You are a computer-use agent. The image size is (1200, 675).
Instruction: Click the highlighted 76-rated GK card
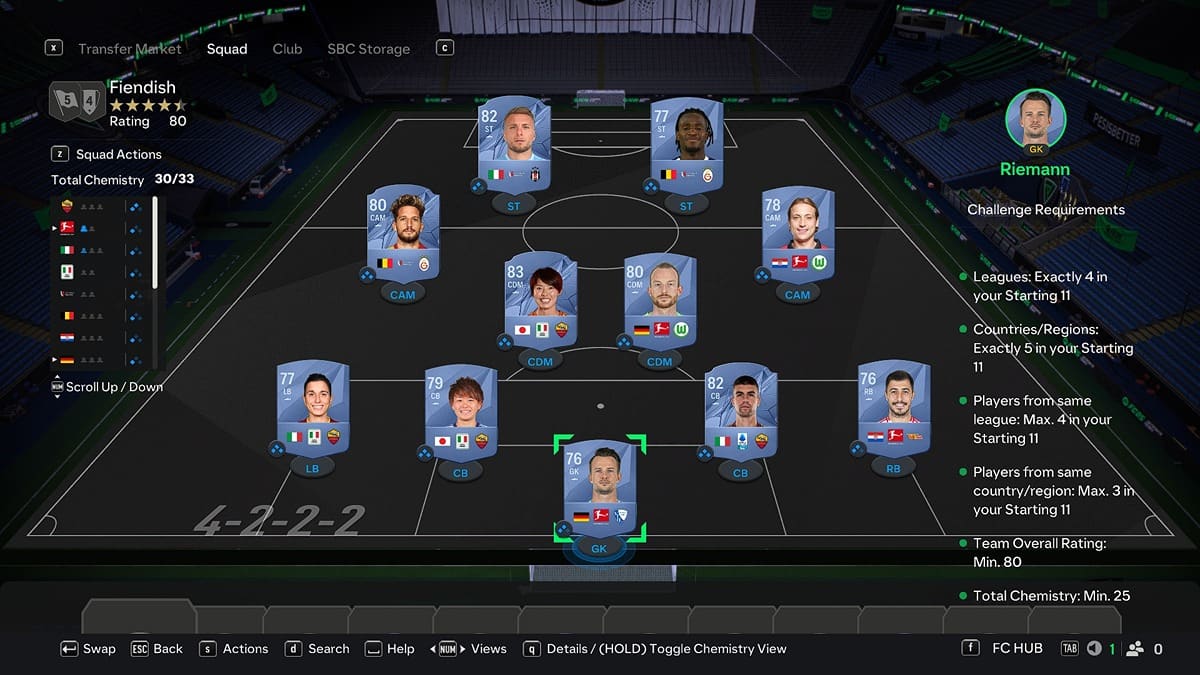pyautogui.click(x=599, y=485)
